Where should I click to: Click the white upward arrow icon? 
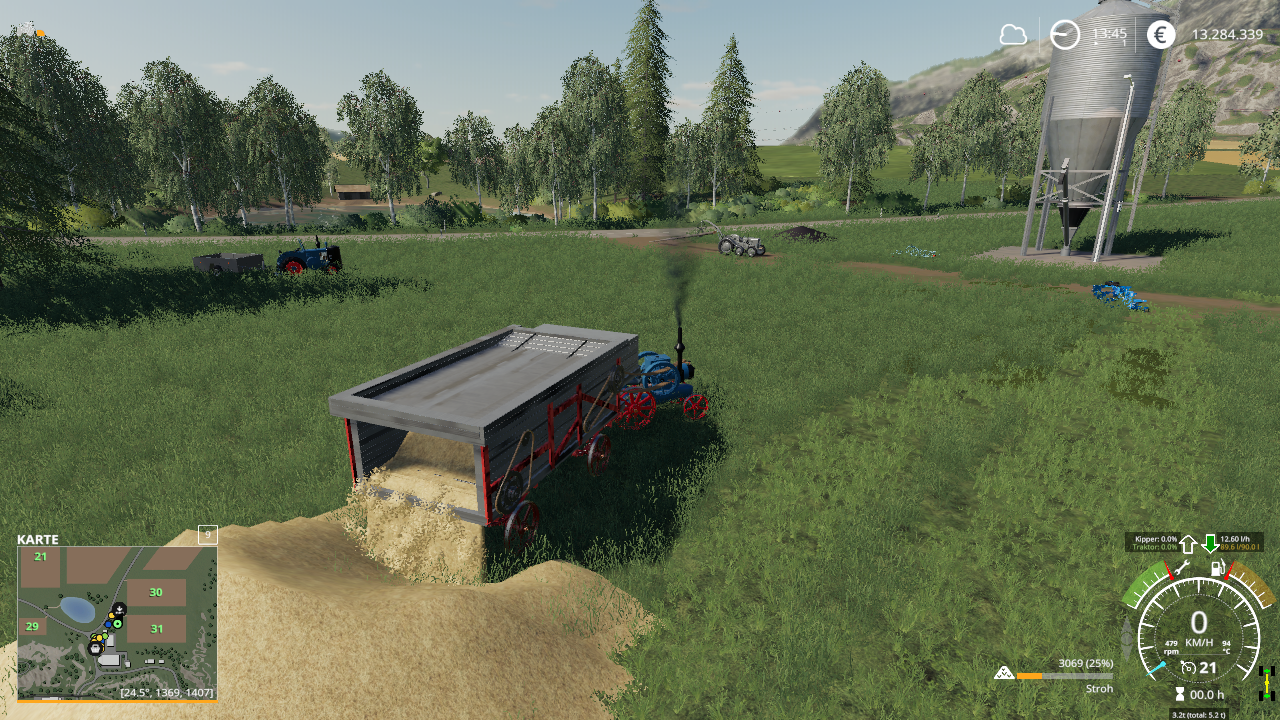tap(1188, 544)
